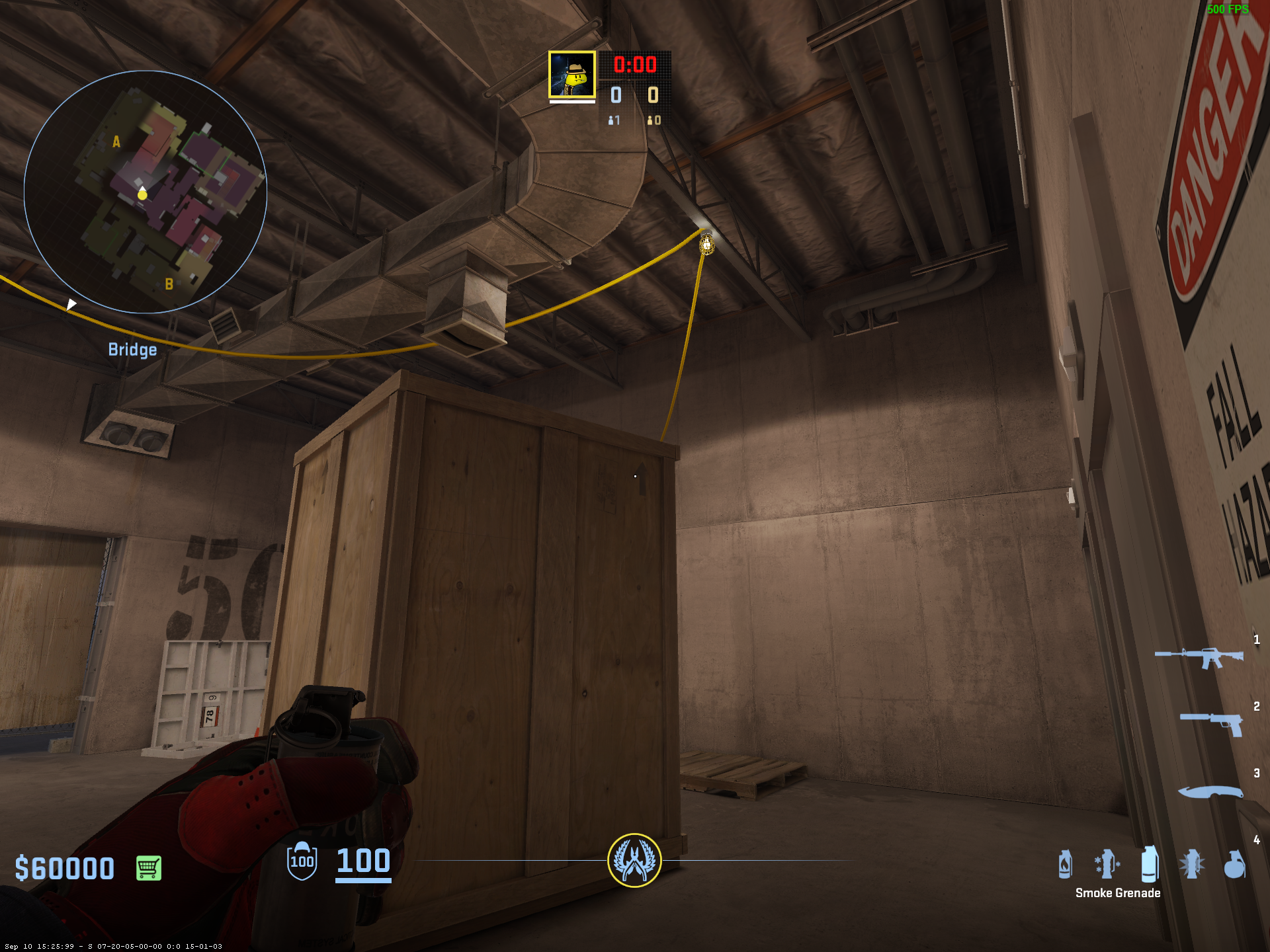Click the circular radar minimap
The height and width of the screenshot is (952, 1270).
[x=146, y=192]
